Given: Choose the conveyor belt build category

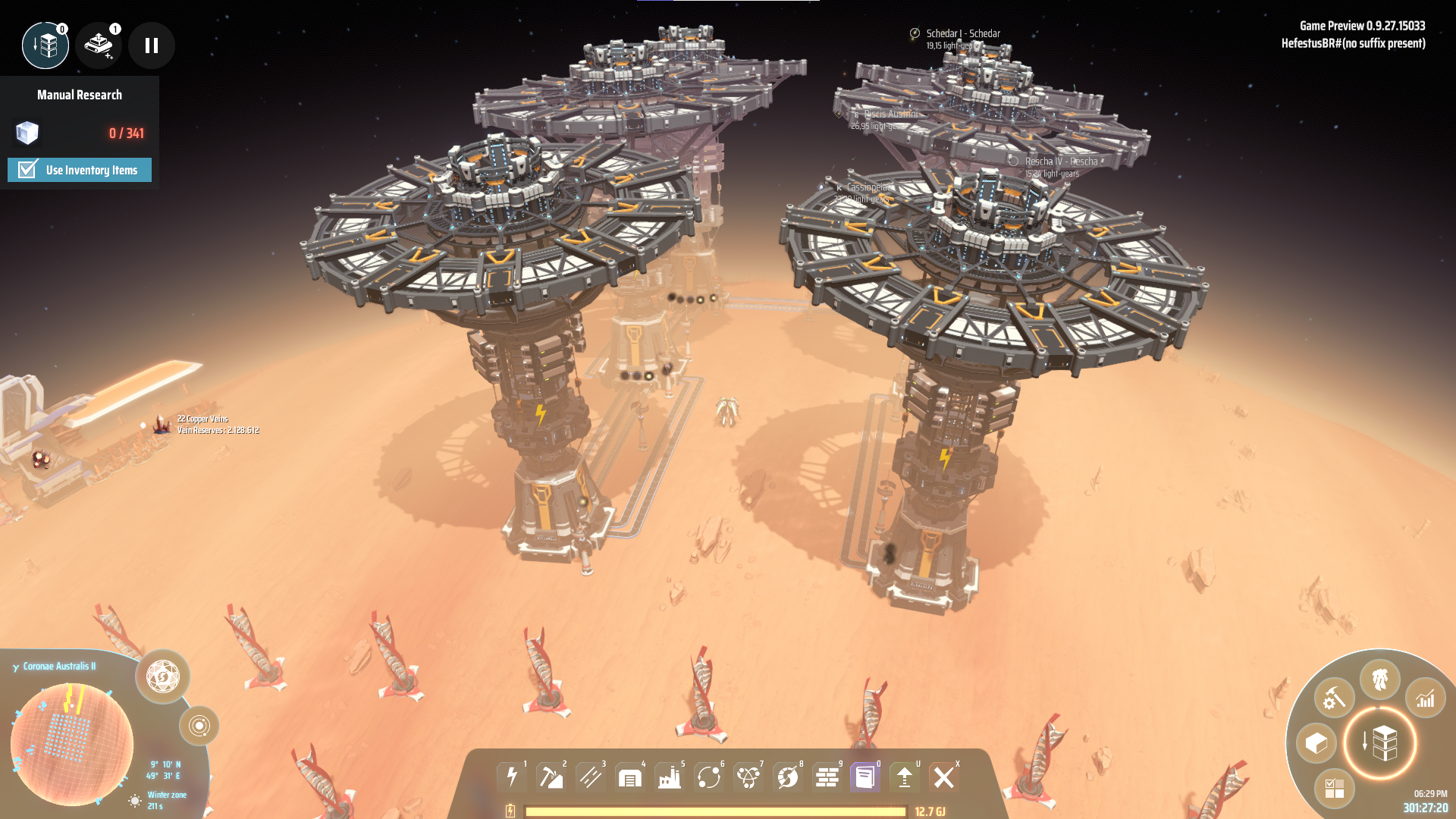Looking at the screenshot, I should [591, 777].
